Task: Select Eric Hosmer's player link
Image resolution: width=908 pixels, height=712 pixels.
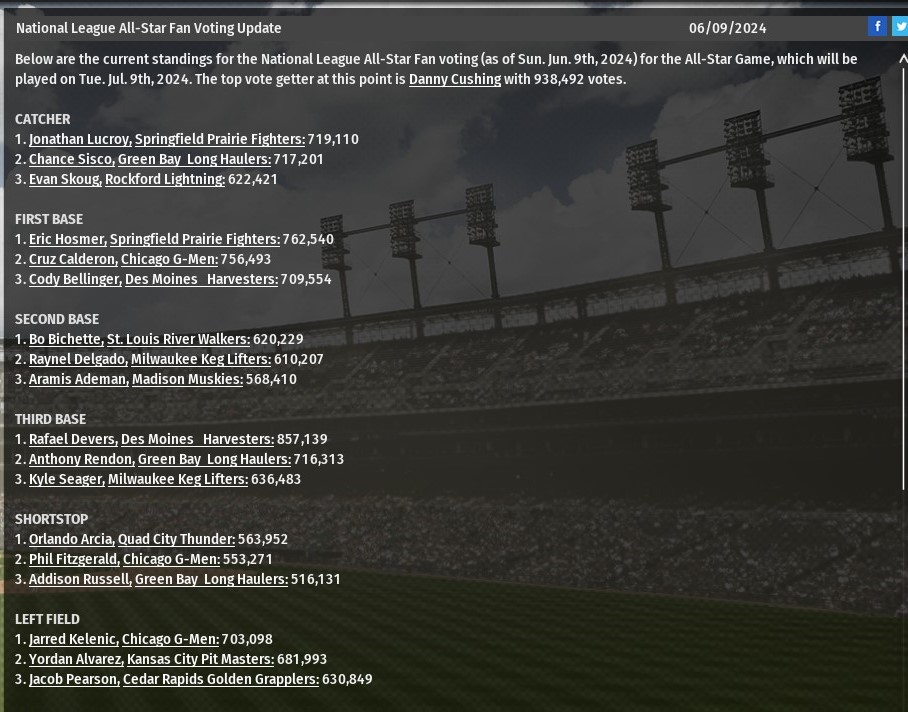Action: [66, 239]
